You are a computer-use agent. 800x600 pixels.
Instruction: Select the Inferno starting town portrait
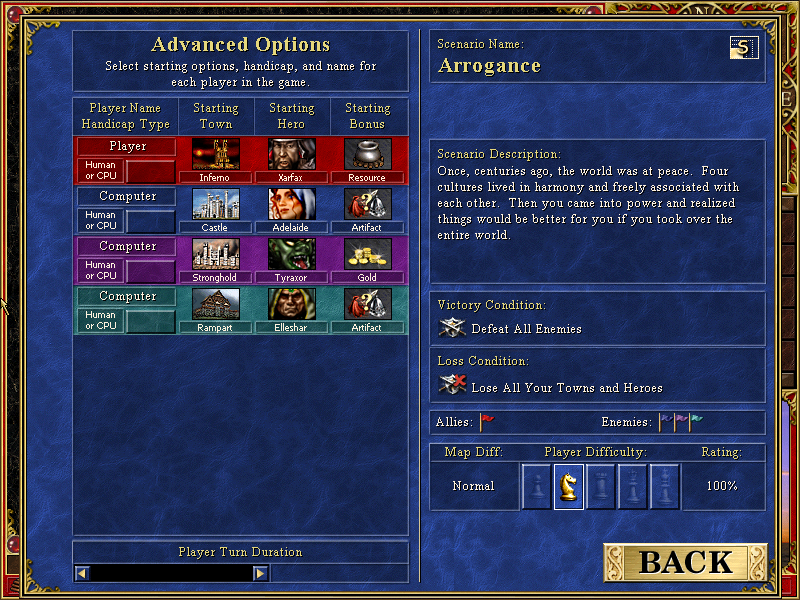215,154
